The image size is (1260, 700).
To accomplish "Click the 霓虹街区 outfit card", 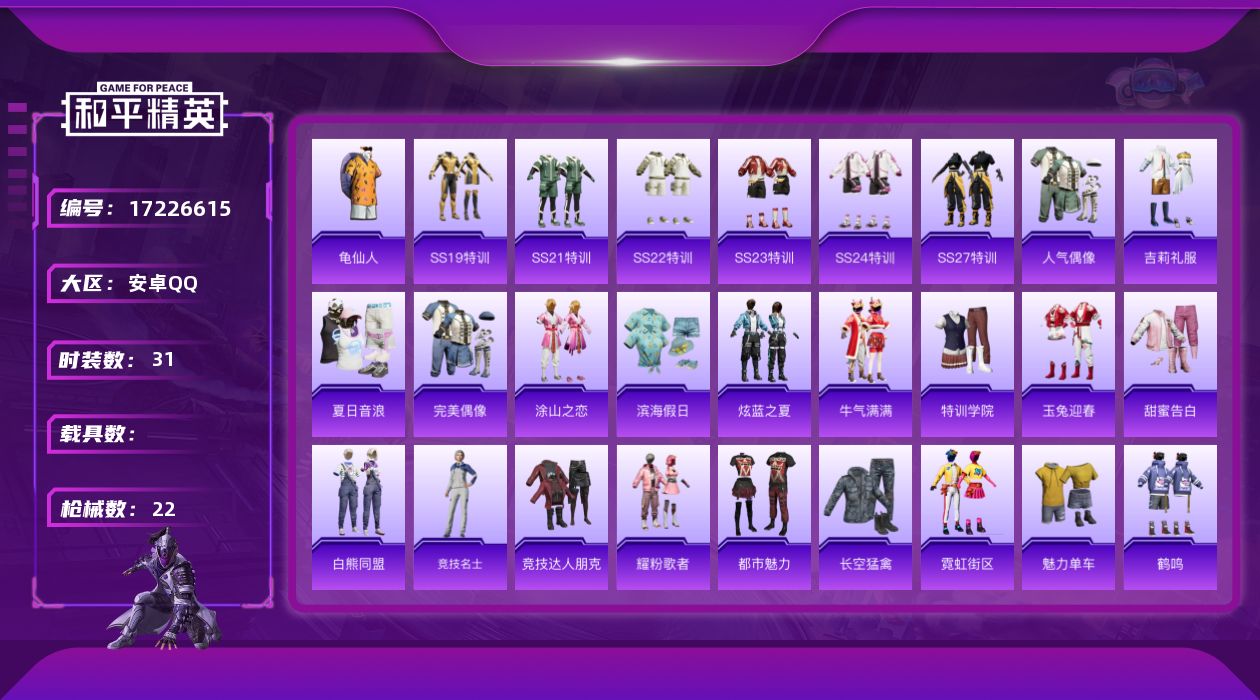I will [x=967, y=516].
